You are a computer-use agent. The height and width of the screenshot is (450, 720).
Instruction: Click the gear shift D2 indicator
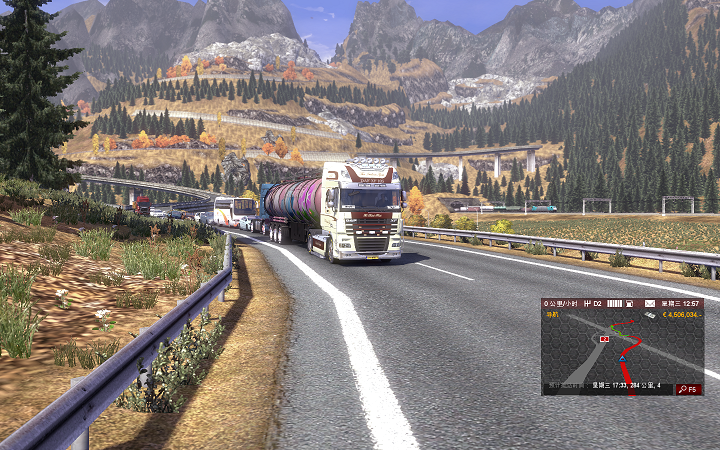point(594,303)
